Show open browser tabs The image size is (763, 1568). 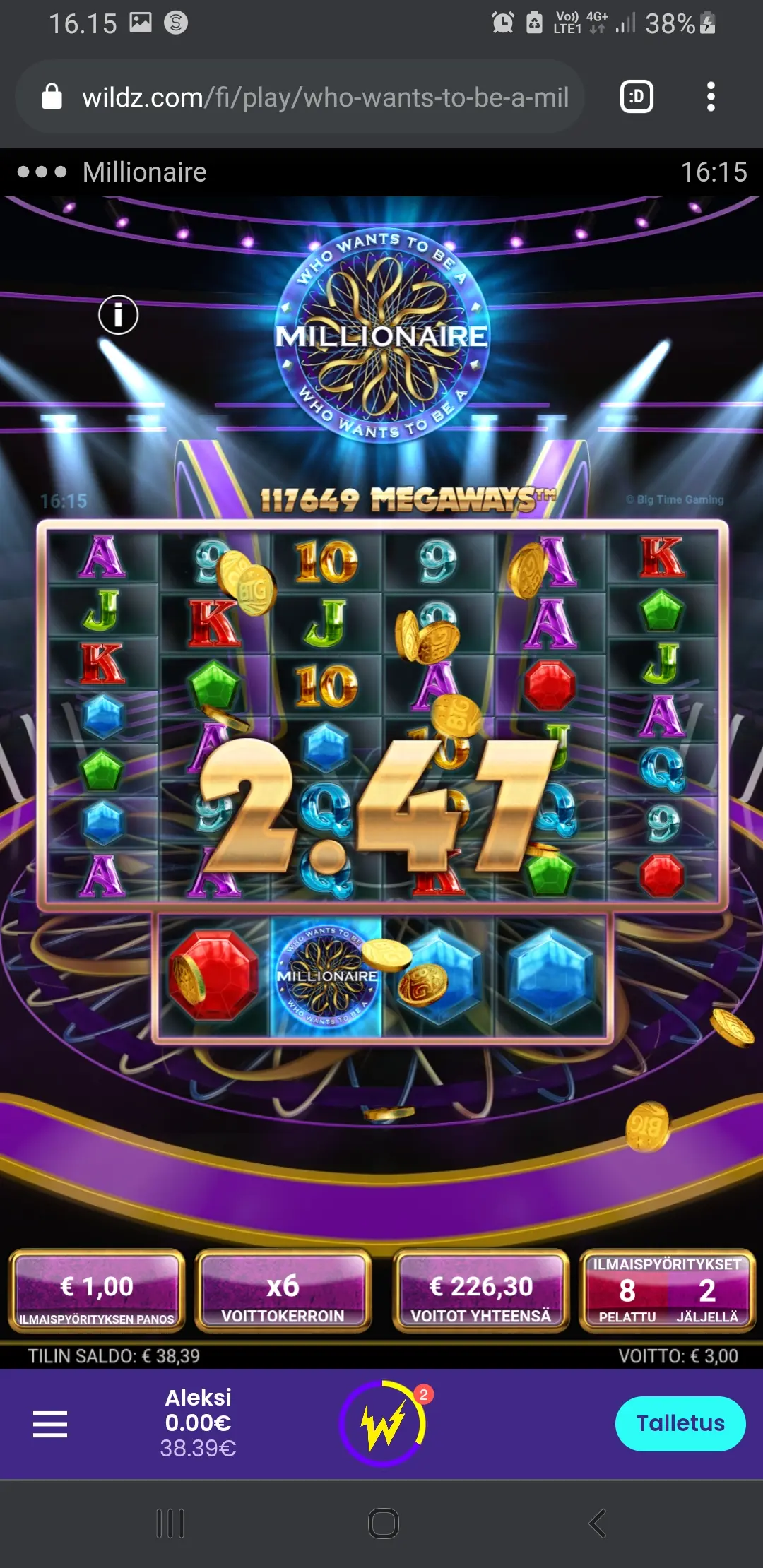pos(637,97)
